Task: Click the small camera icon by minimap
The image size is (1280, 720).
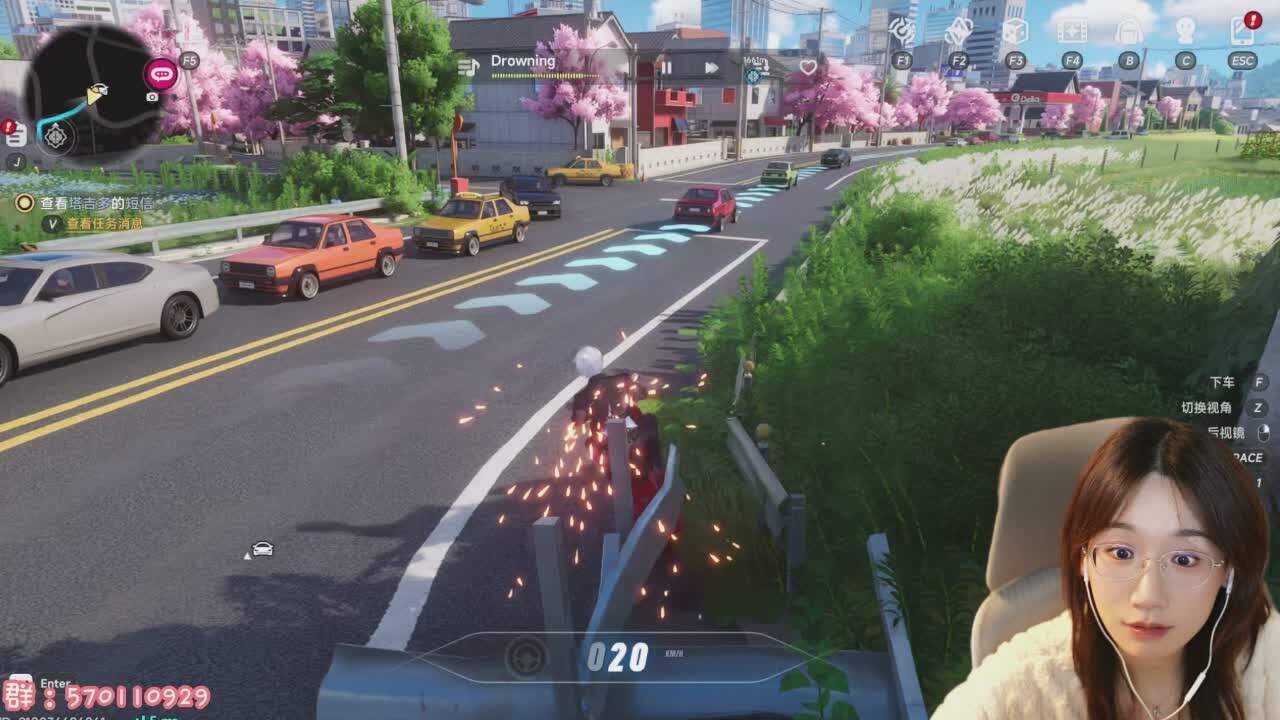Action: pyautogui.click(x=152, y=97)
